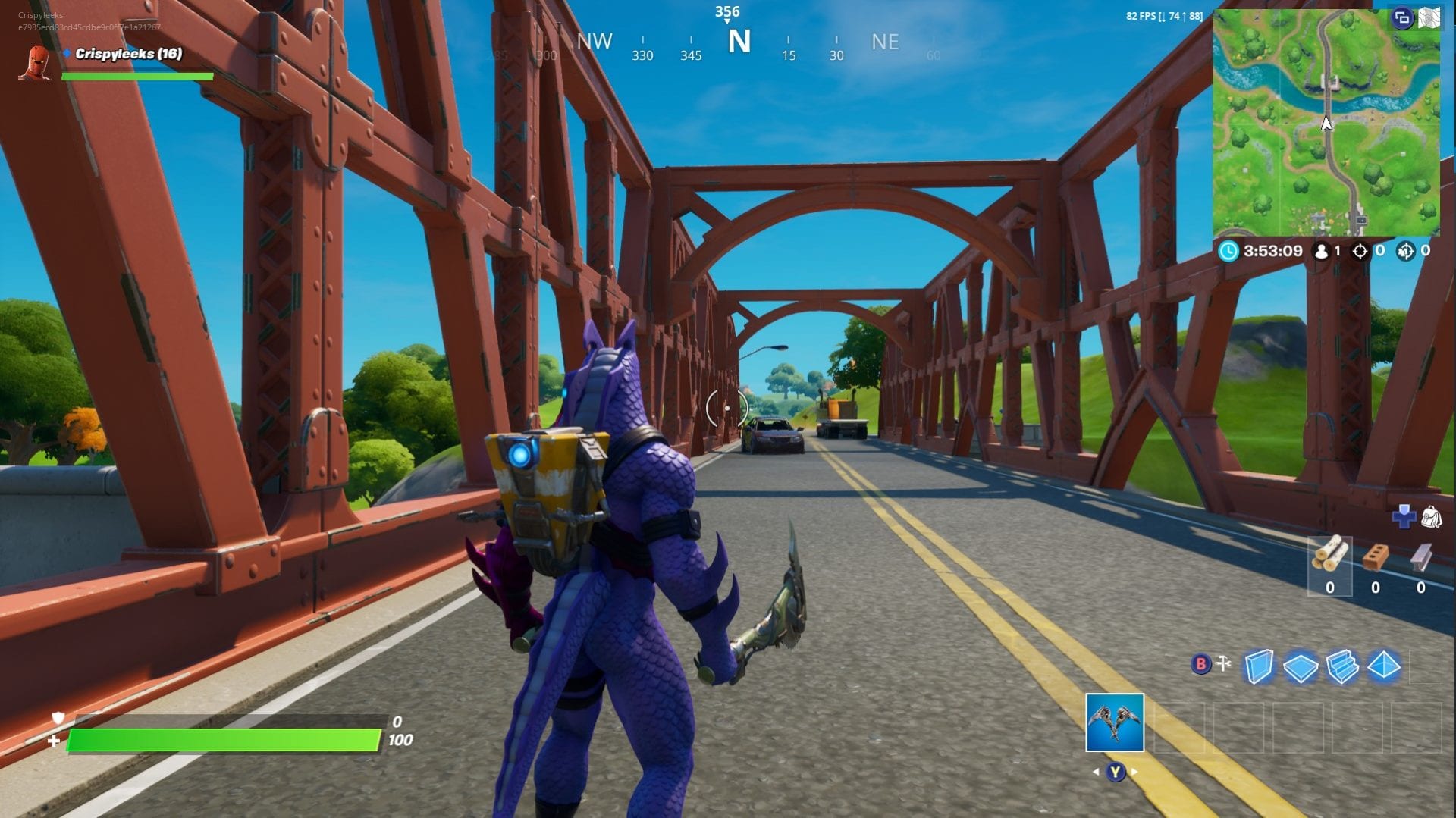Click the harvesting tool pickaxe icon near B prompt
The width and height of the screenshot is (1456, 818).
point(1223,661)
